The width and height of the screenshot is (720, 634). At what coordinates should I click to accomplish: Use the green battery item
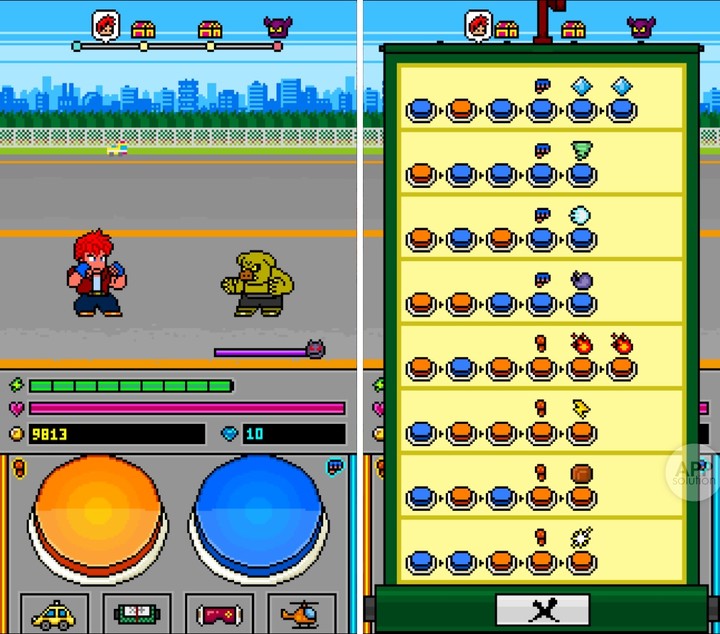click(137, 613)
